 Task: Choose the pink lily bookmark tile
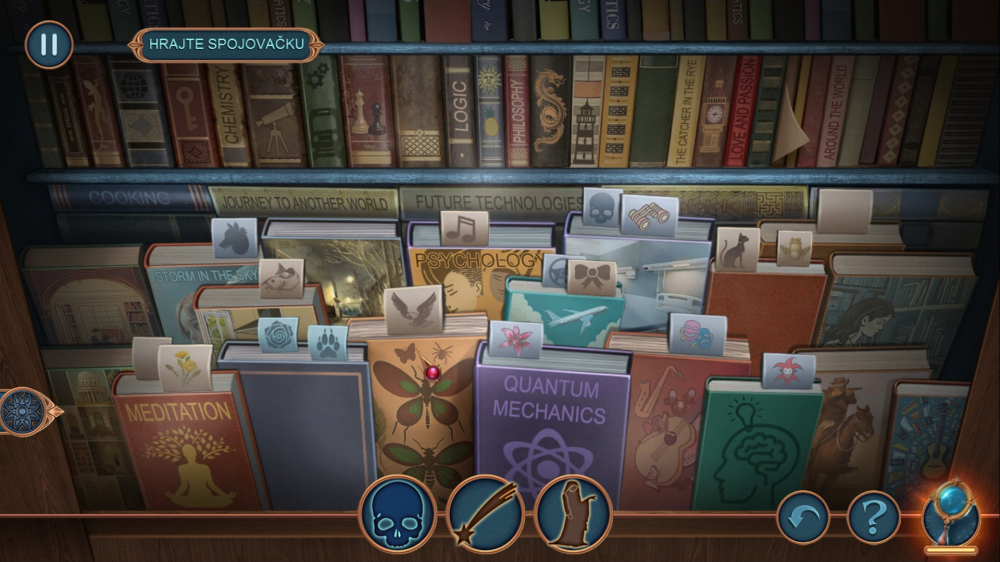[516, 339]
